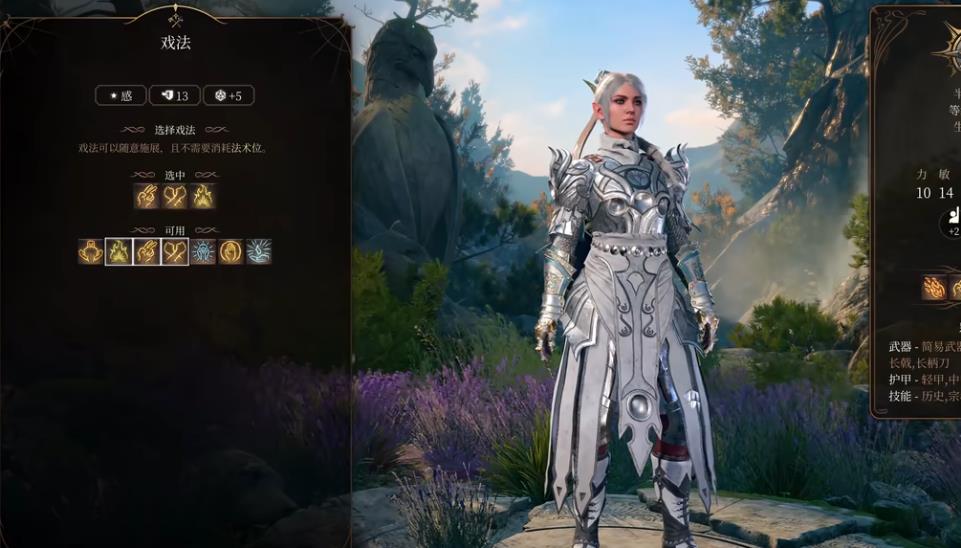Screen dimensions: 961x548
Task: Select the golden oval shield cantrip
Action: (x=231, y=252)
